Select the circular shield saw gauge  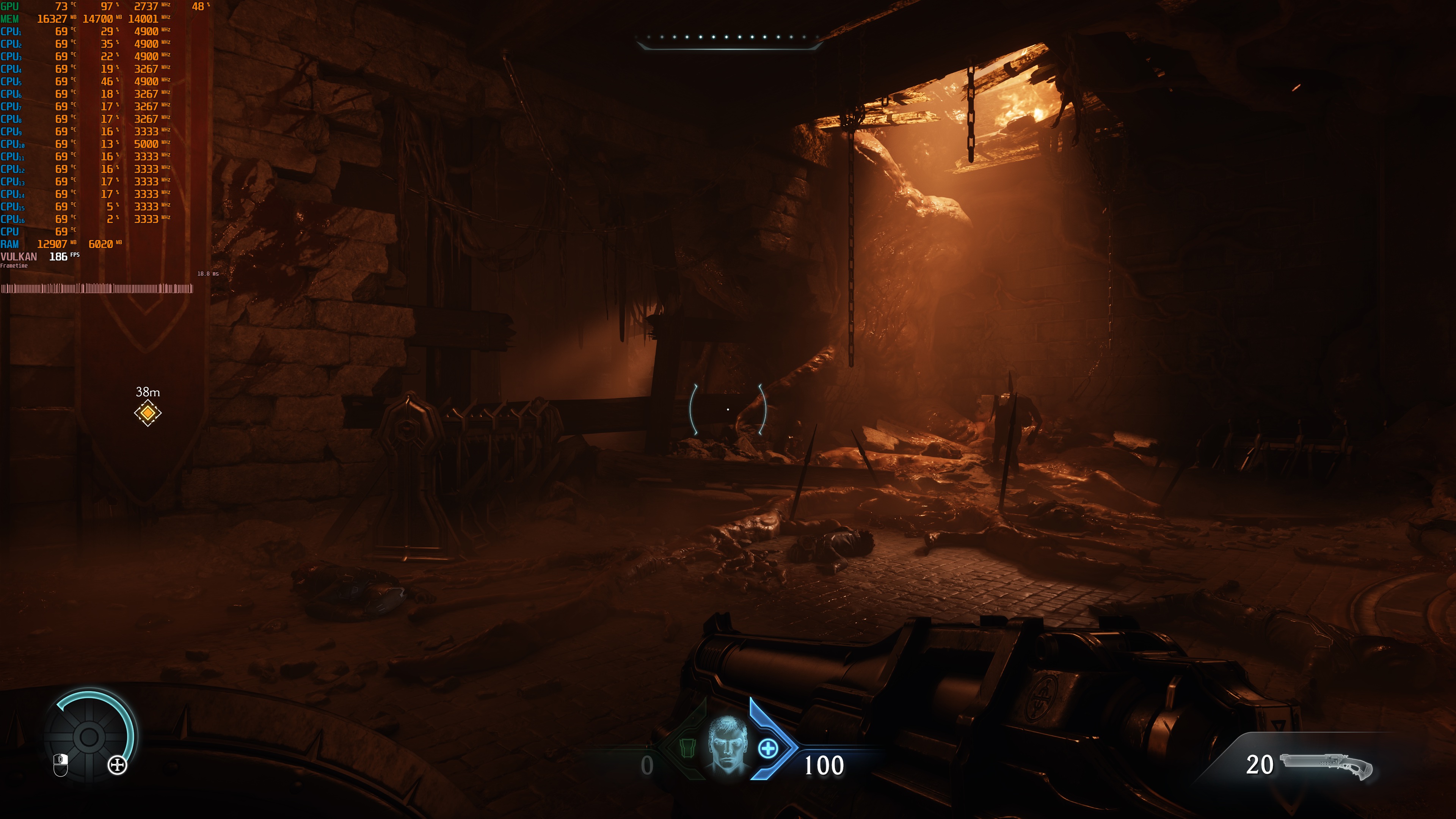pyautogui.click(x=89, y=736)
